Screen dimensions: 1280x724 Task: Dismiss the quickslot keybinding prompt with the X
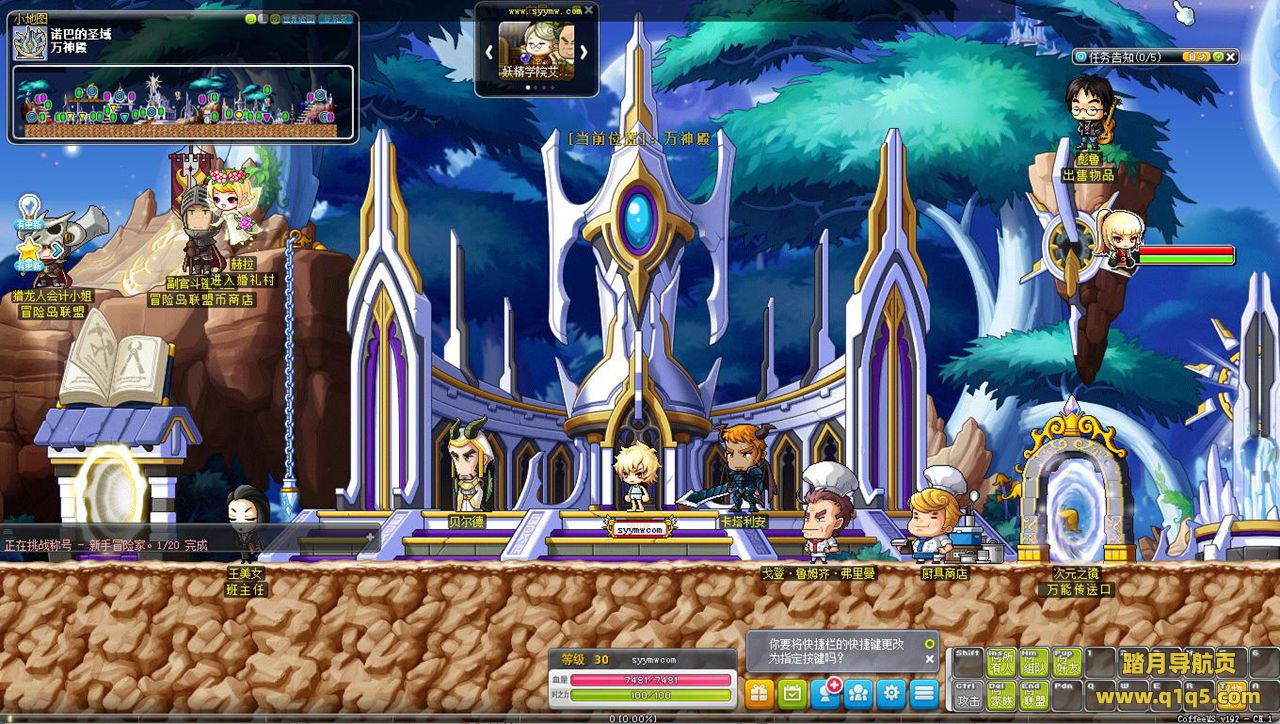[x=930, y=659]
